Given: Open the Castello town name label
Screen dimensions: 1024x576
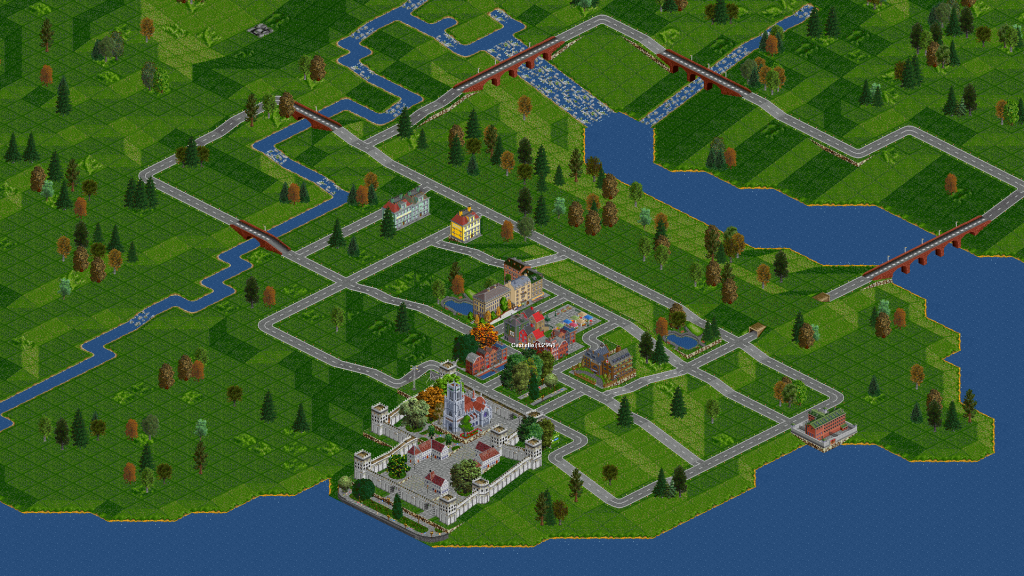Looking at the screenshot, I should click(x=533, y=345).
